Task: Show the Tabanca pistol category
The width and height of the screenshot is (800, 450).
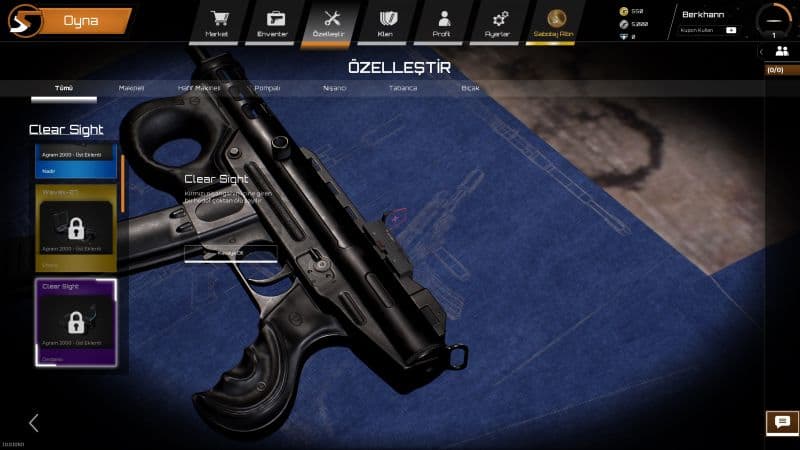Action: (403, 88)
